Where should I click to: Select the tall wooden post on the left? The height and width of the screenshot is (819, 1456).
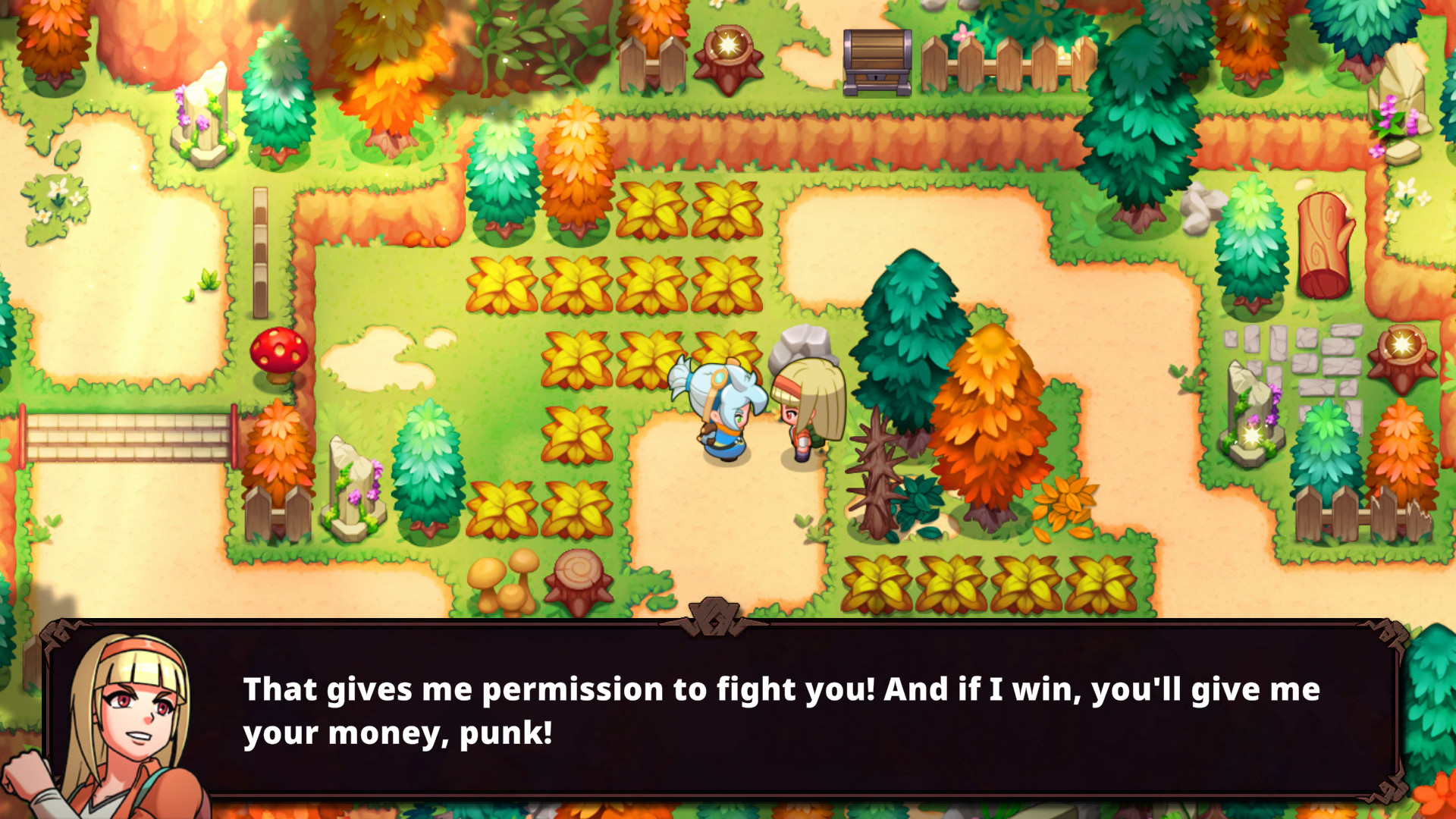coord(262,250)
